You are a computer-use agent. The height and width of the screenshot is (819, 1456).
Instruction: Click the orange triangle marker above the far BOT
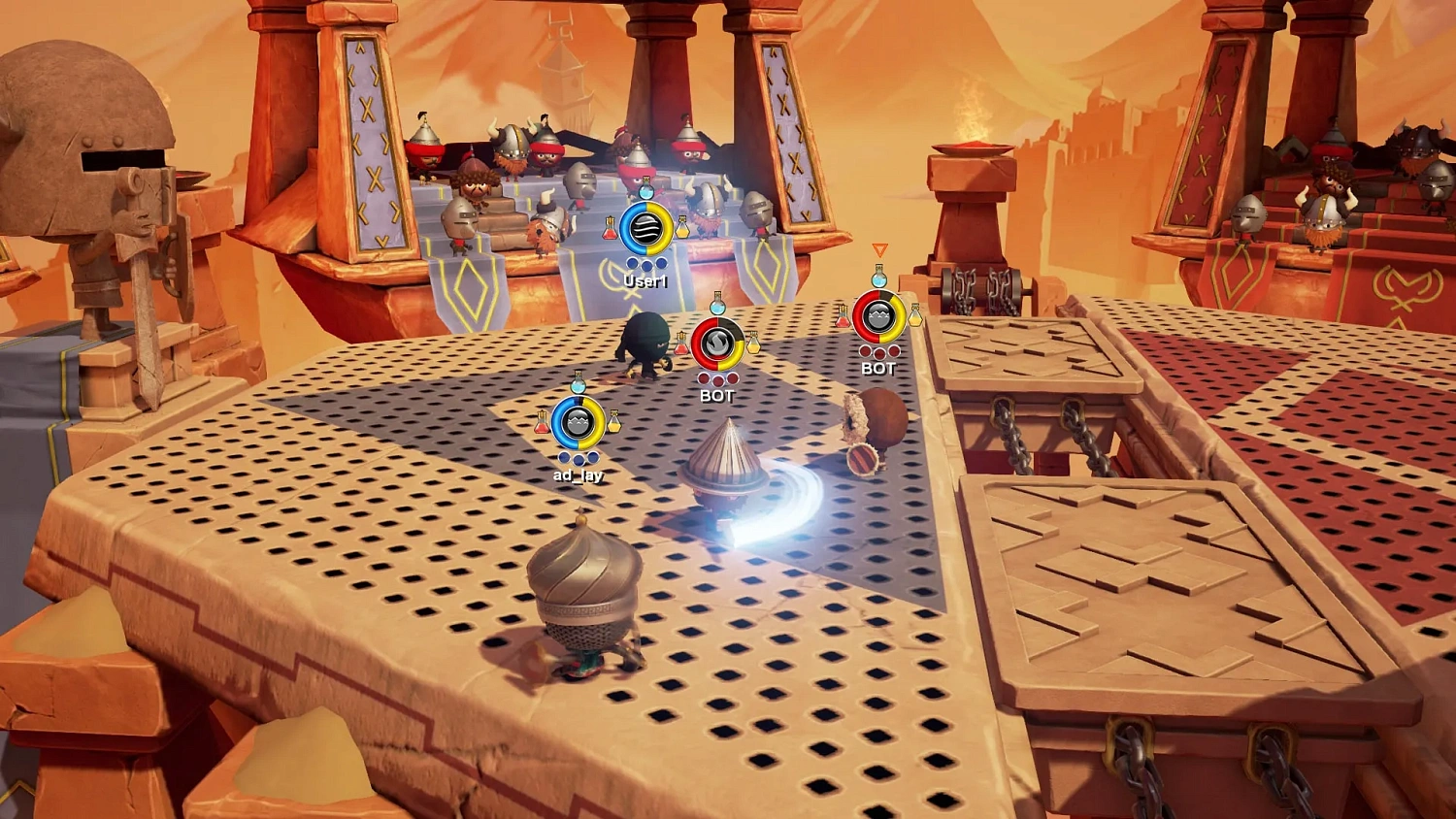879,249
